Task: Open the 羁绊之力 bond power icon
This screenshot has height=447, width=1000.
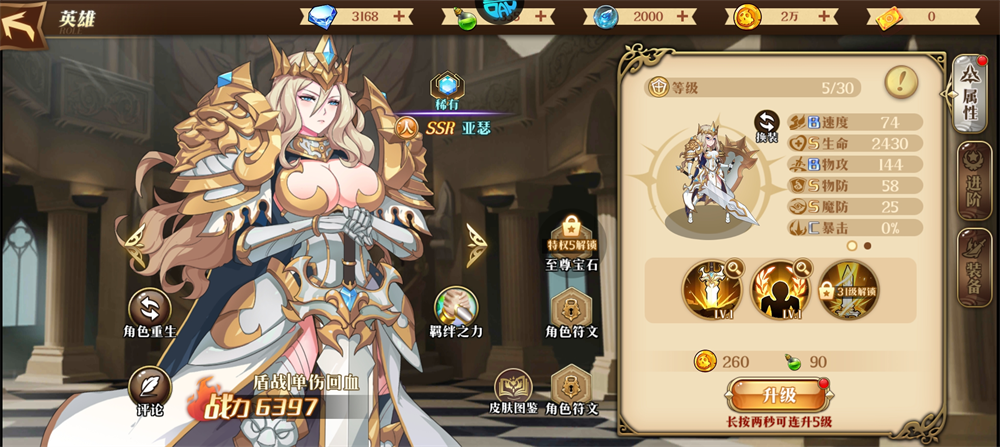Action: [x=456, y=310]
